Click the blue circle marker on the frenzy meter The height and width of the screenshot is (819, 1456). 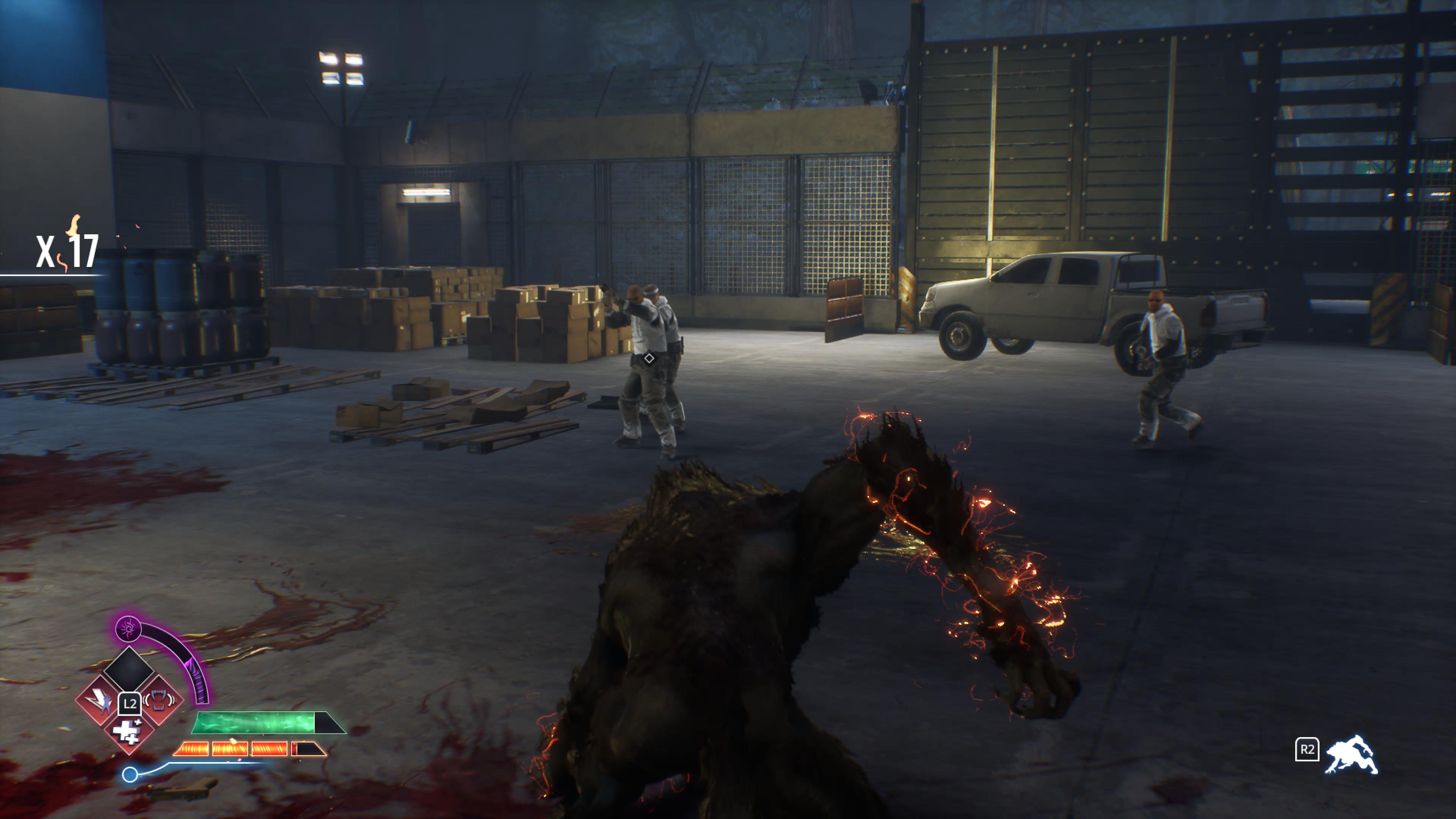click(130, 775)
